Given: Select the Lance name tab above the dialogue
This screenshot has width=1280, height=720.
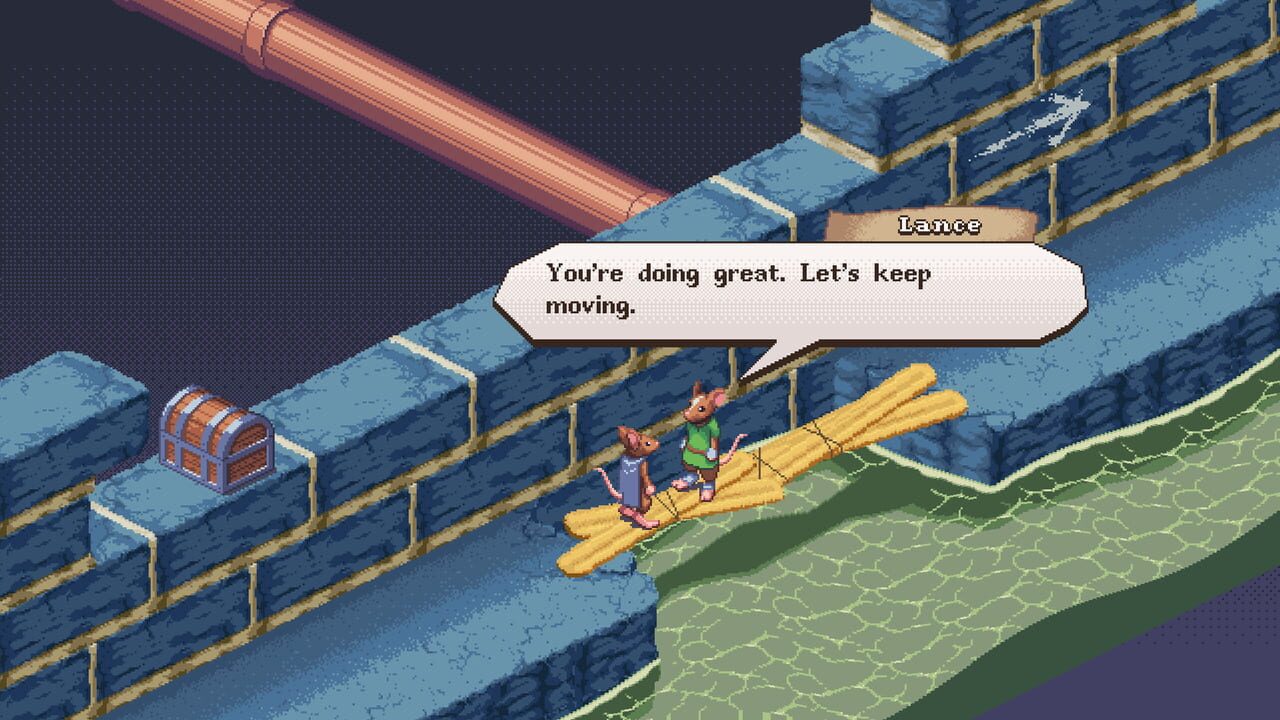Looking at the screenshot, I should [930, 224].
